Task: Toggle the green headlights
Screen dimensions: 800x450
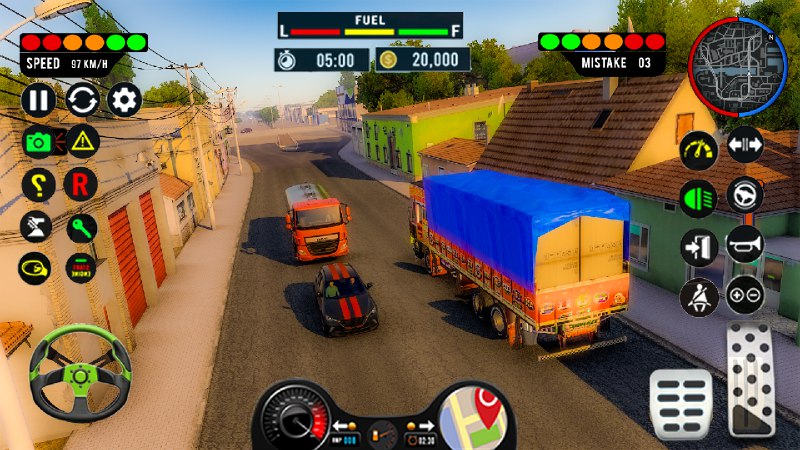Action: pyautogui.click(x=698, y=197)
